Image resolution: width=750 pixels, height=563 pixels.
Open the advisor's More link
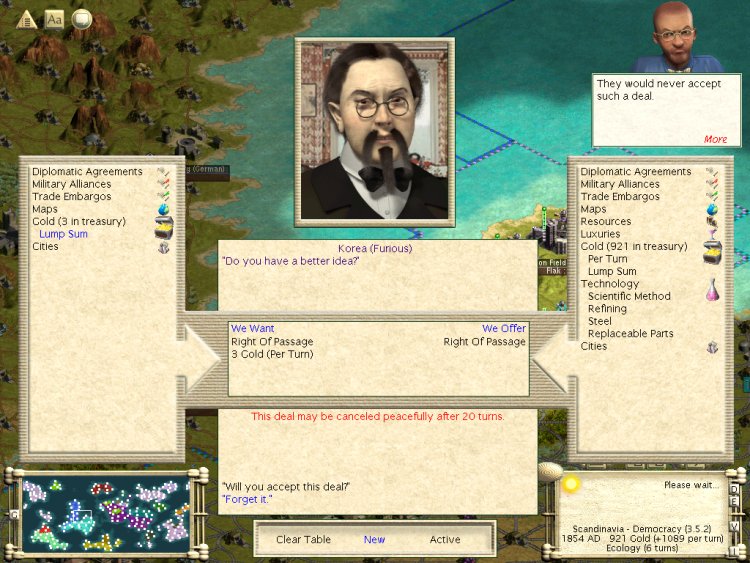[715, 139]
